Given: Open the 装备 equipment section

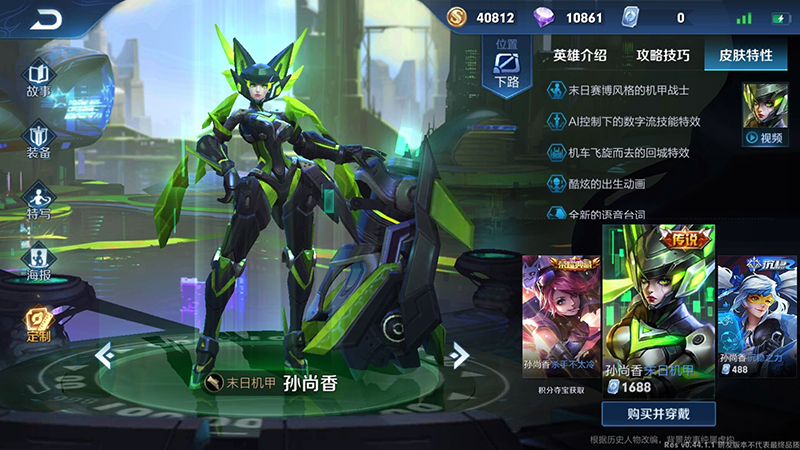Looking at the screenshot, I should coord(39,138).
